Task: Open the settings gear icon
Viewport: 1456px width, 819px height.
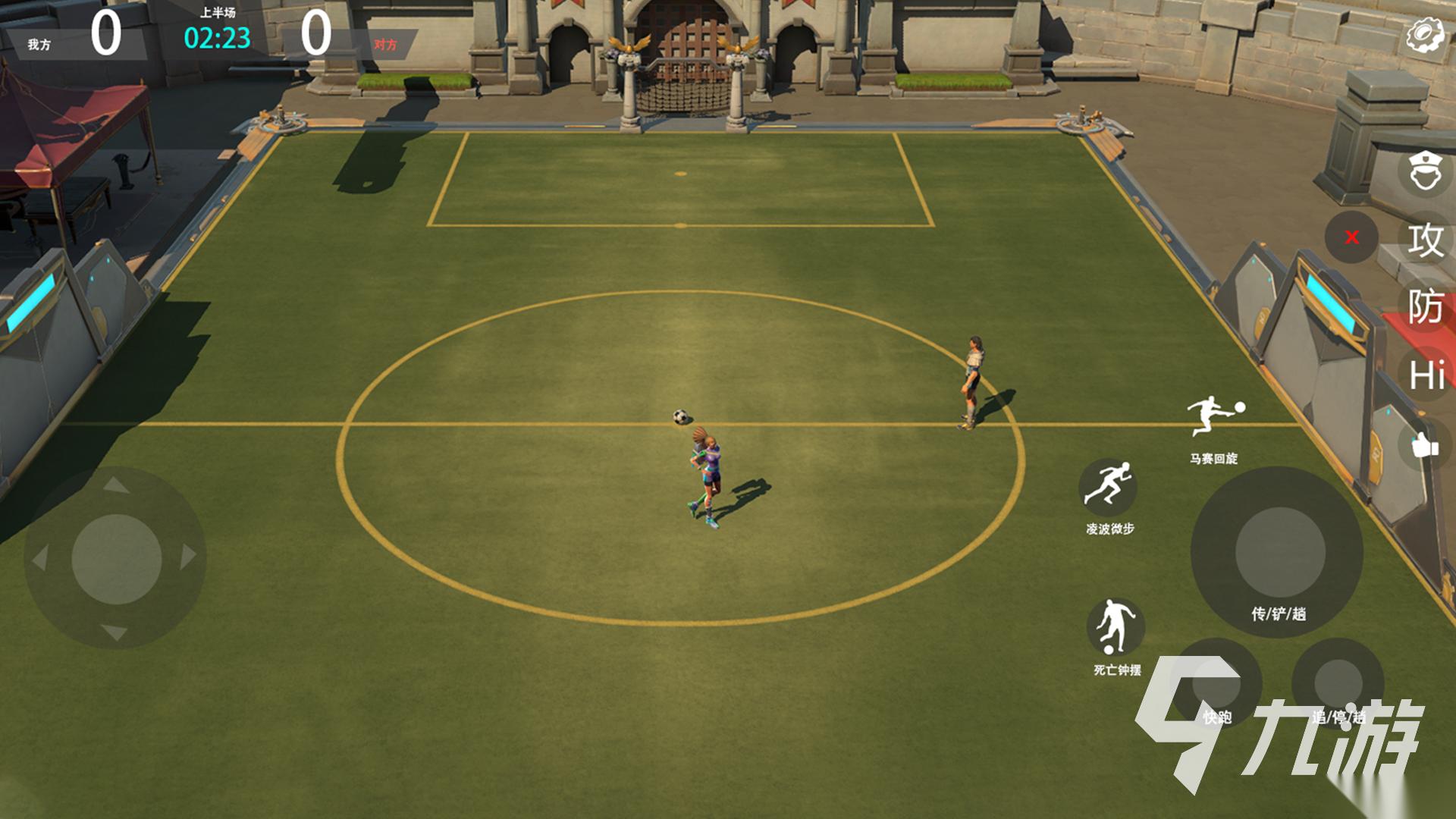Action: click(x=1425, y=36)
